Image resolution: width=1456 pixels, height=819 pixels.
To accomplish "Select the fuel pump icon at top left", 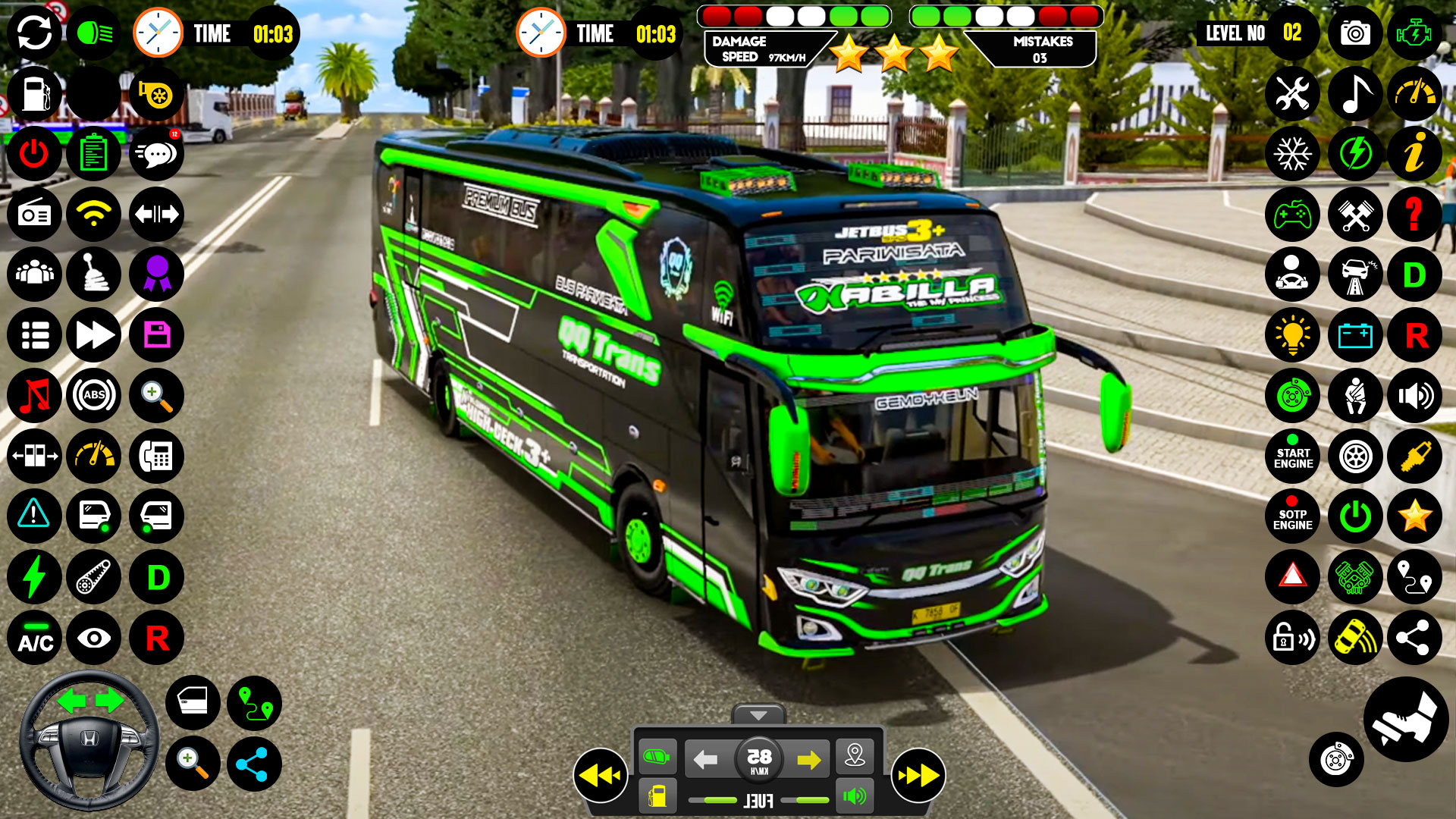I will pyautogui.click(x=35, y=94).
